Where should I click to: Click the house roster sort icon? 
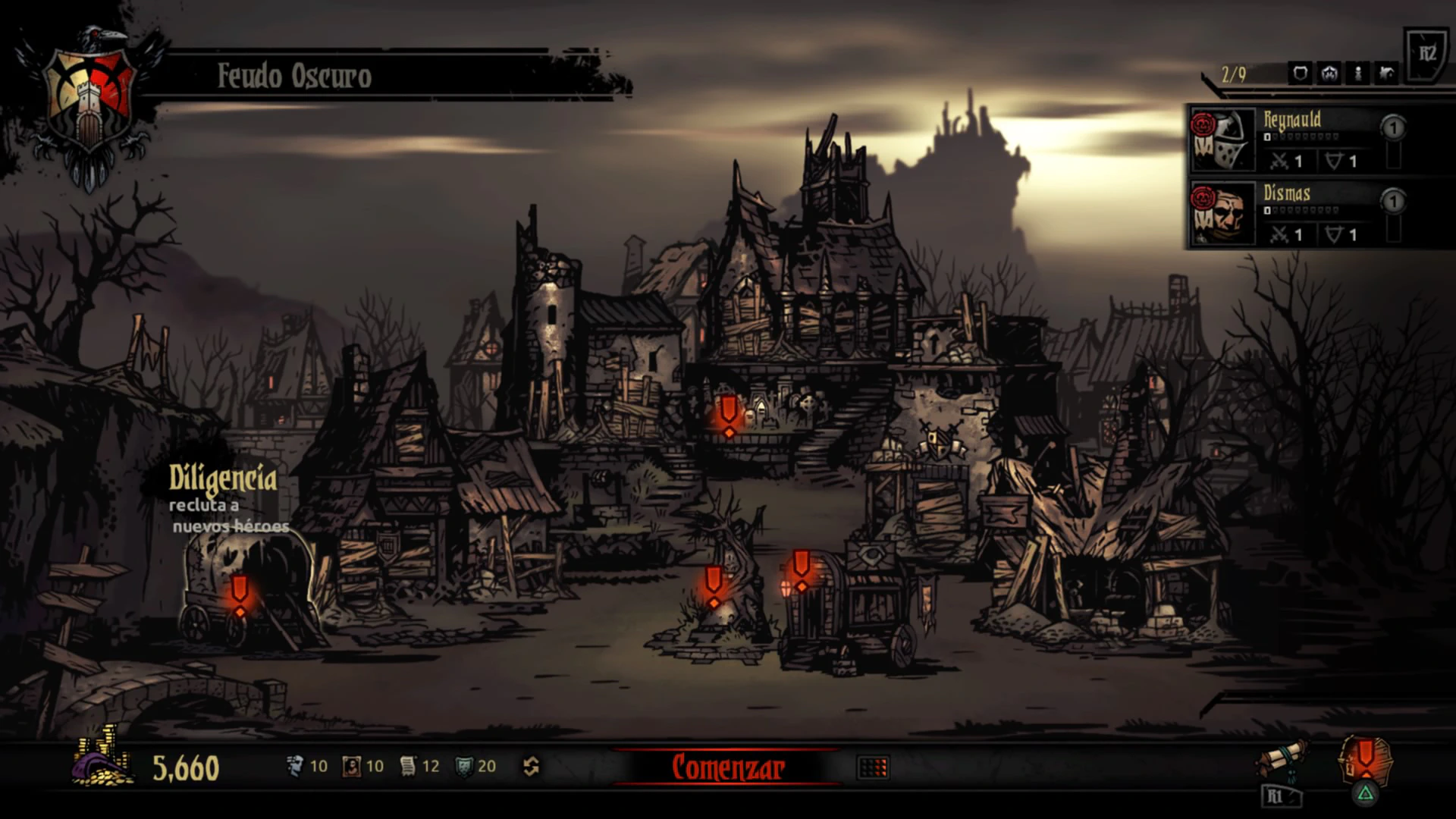1387,74
